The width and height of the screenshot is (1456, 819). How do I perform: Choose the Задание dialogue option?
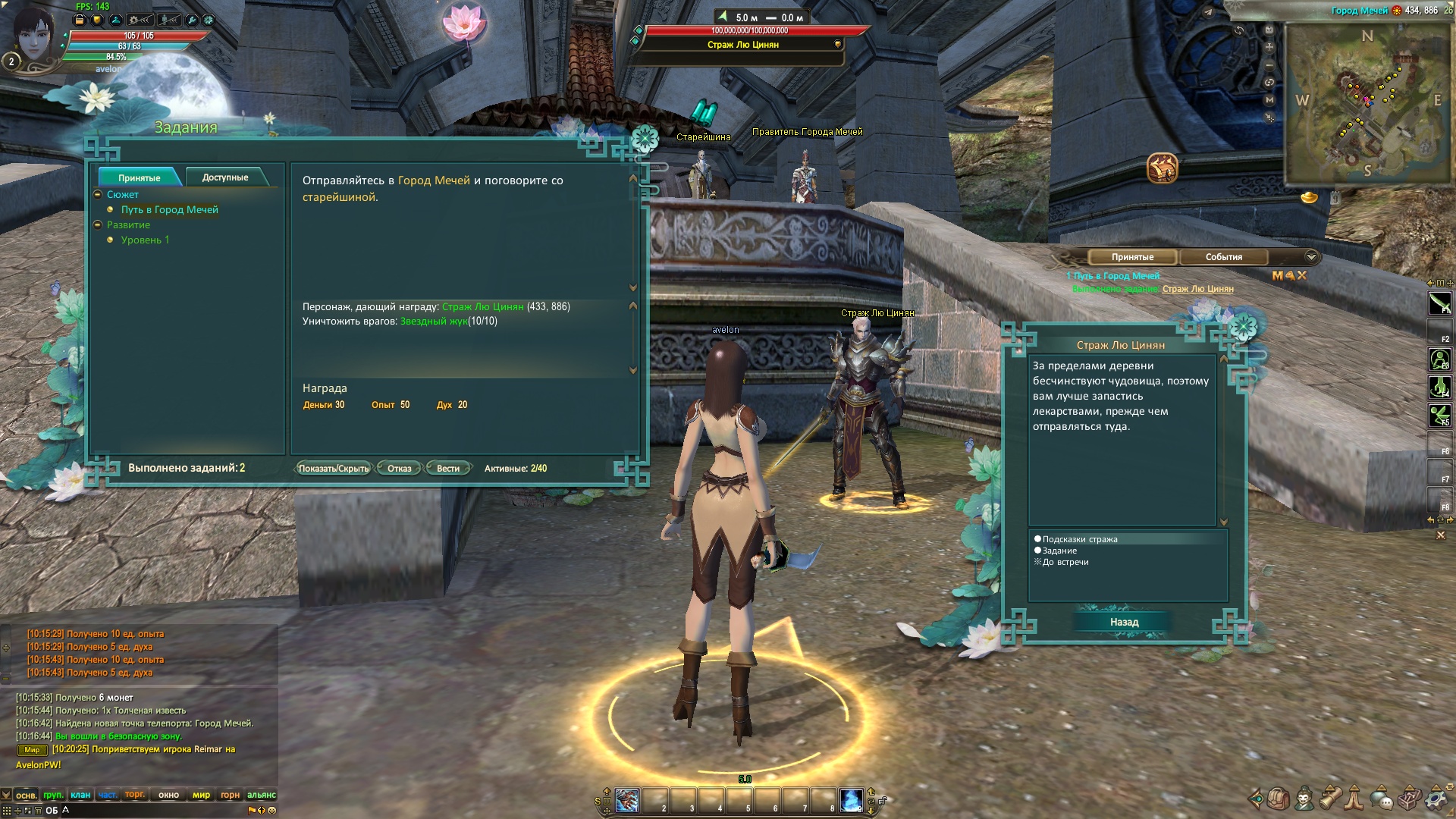[1059, 551]
